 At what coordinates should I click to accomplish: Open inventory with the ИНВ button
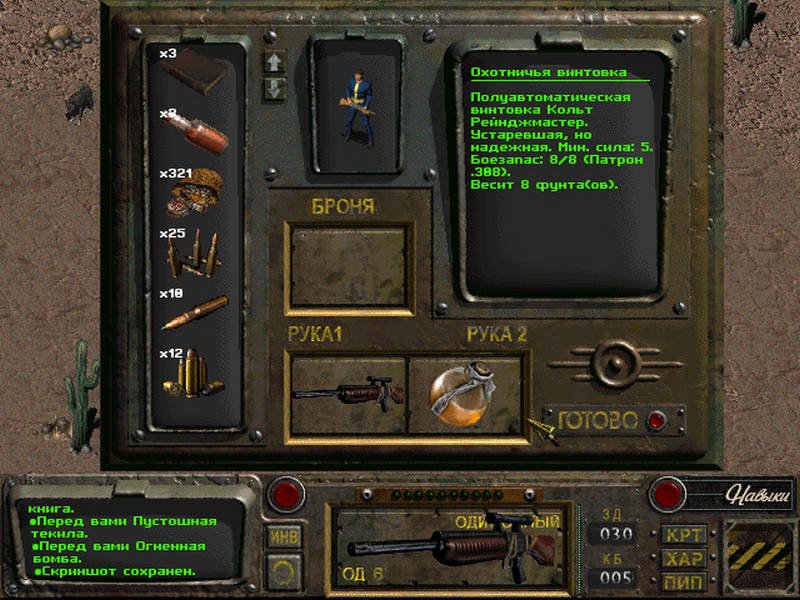[285, 535]
